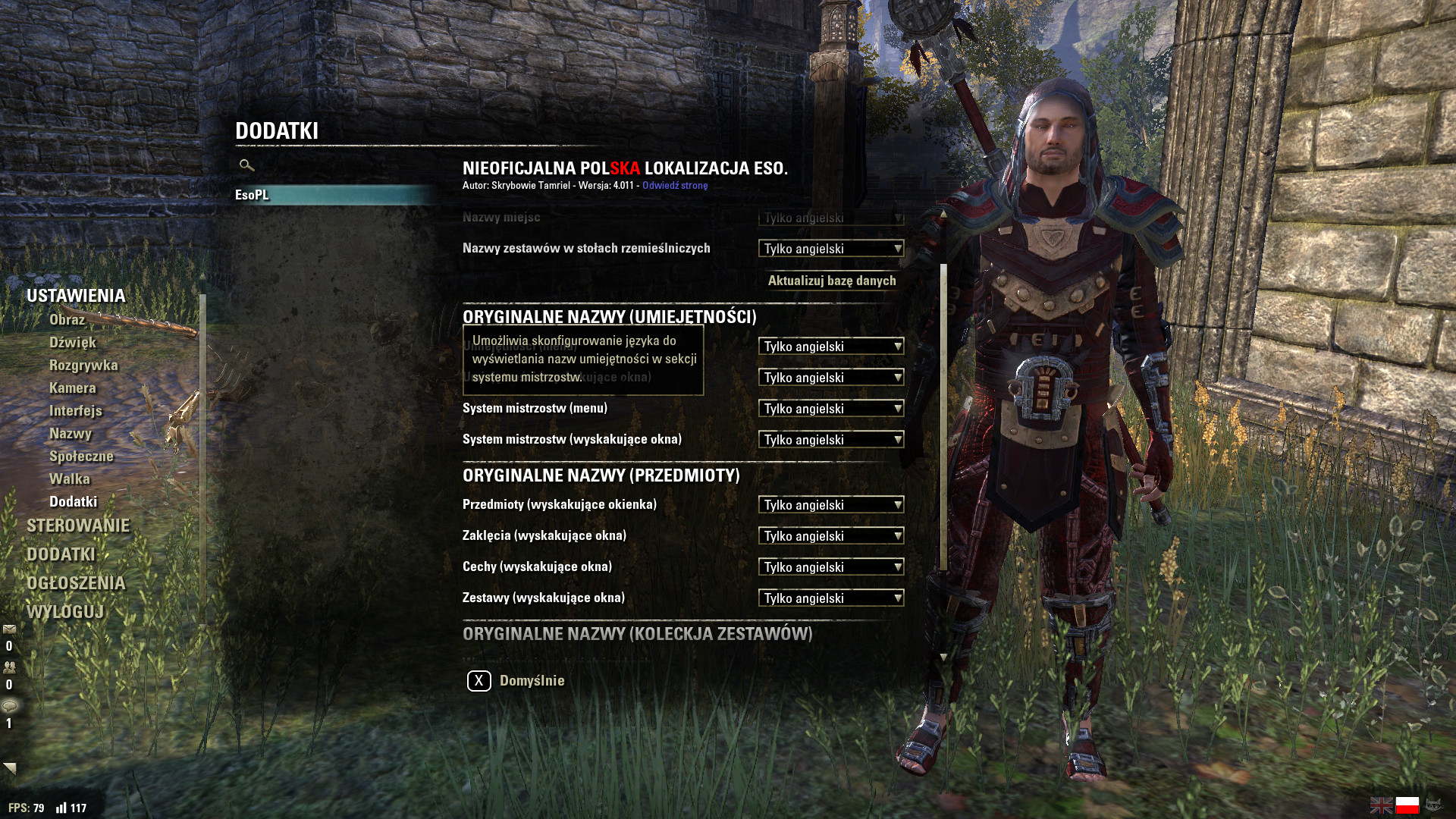Open the Przedmioty (wyskakujące okienka) dropdown
1456x819 pixels.
831,505
